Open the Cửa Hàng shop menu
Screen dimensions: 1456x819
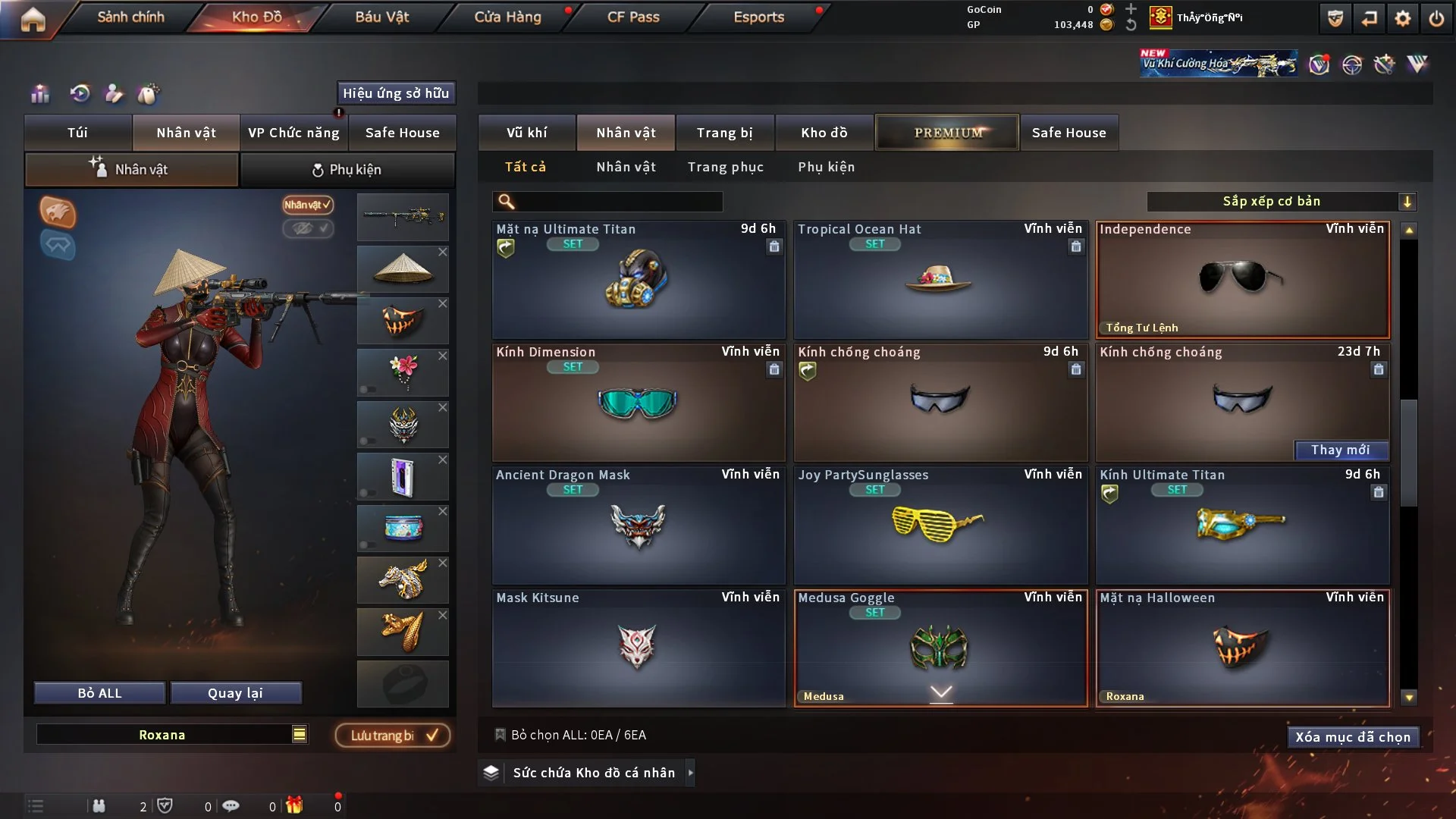pos(507,17)
